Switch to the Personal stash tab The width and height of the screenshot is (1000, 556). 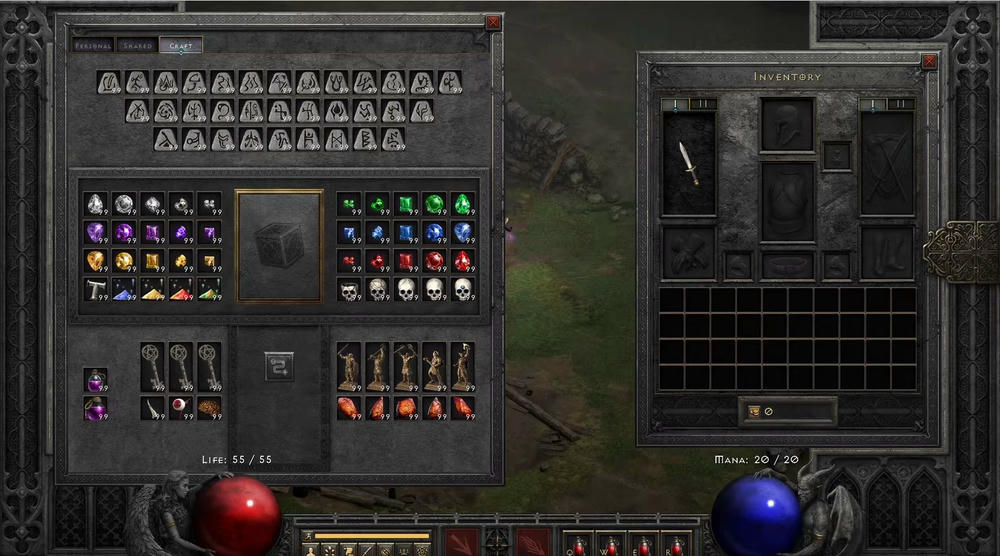click(x=94, y=45)
